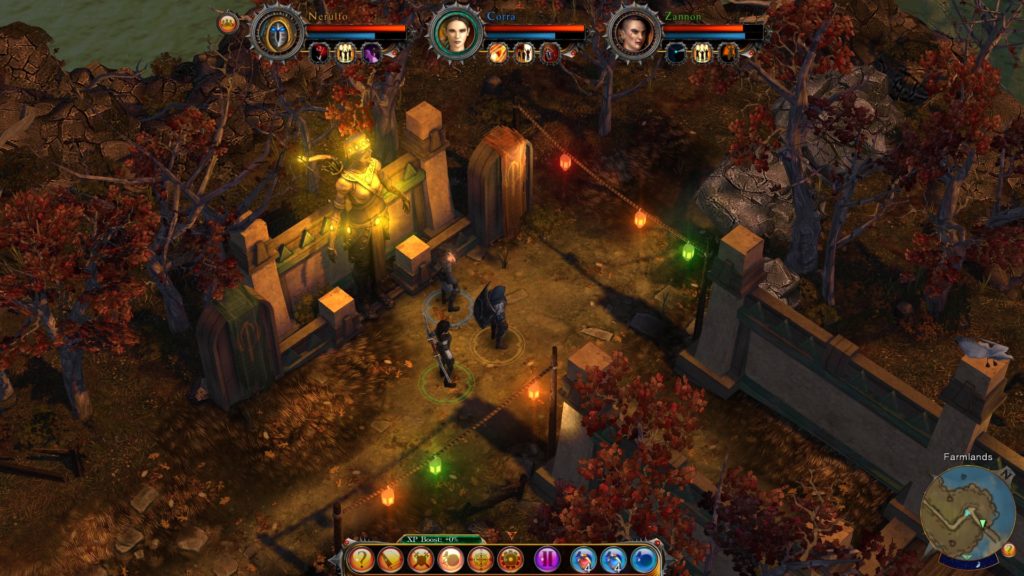Open the crossed weapons shield menu
The image size is (1024, 576).
pos(421,559)
